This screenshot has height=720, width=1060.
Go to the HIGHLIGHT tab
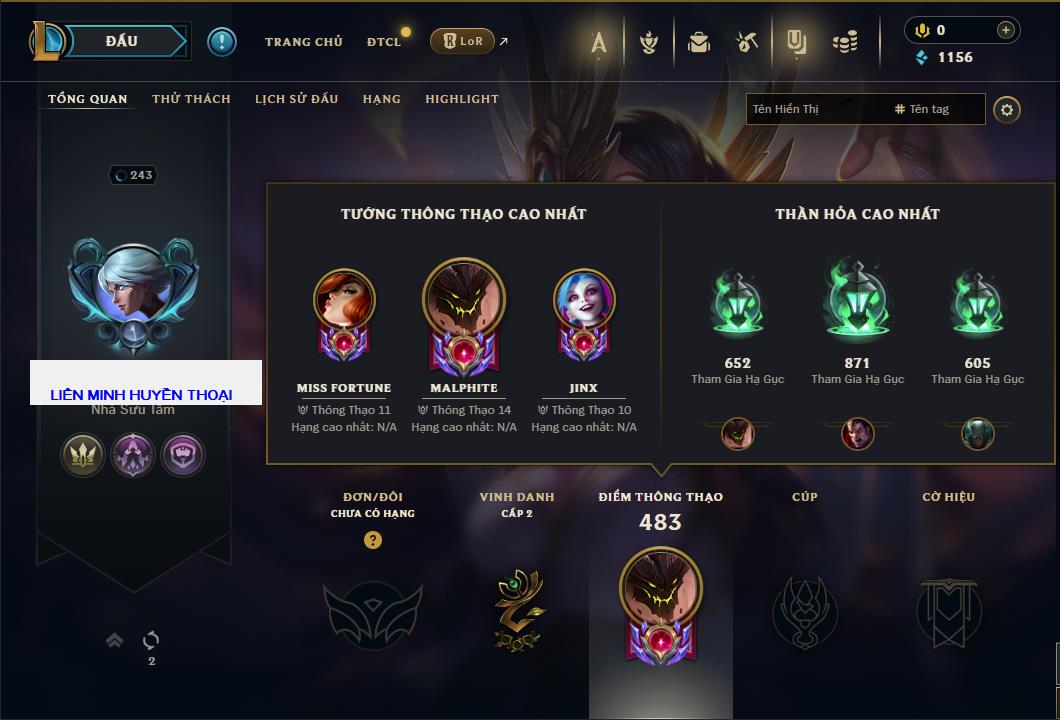tap(461, 99)
